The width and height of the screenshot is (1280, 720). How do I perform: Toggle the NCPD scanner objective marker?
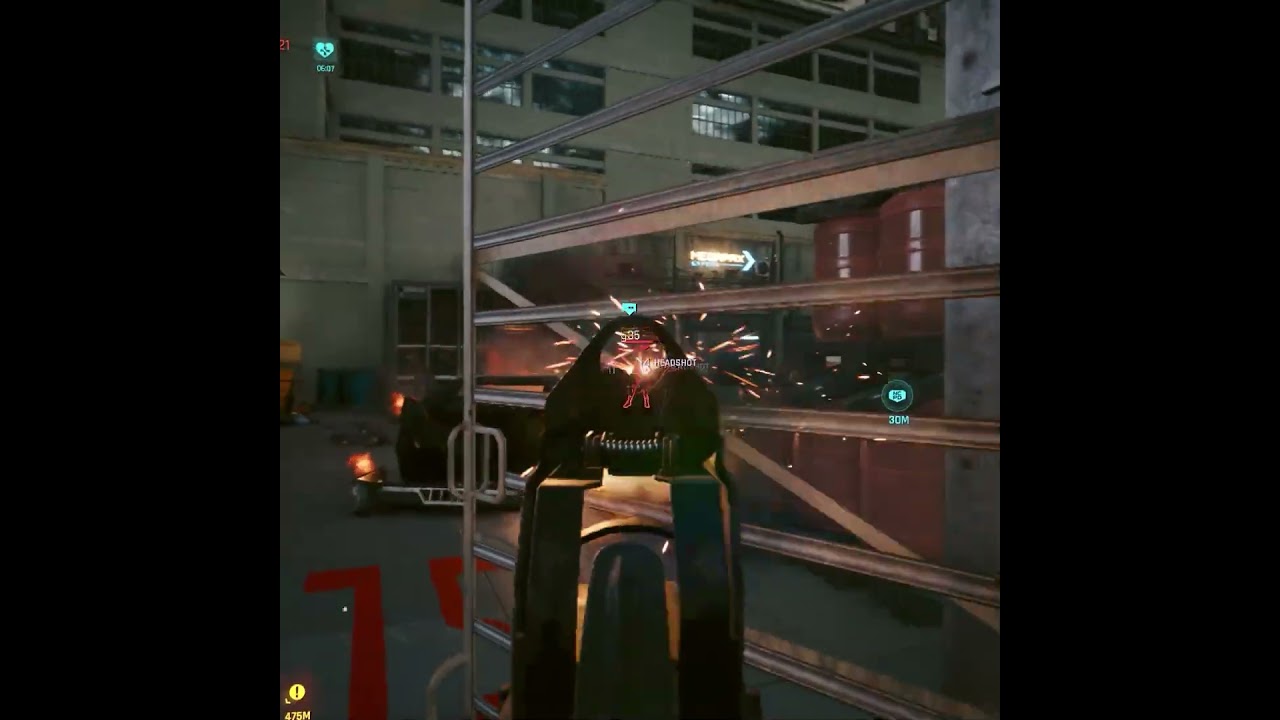click(x=898, y=394)
